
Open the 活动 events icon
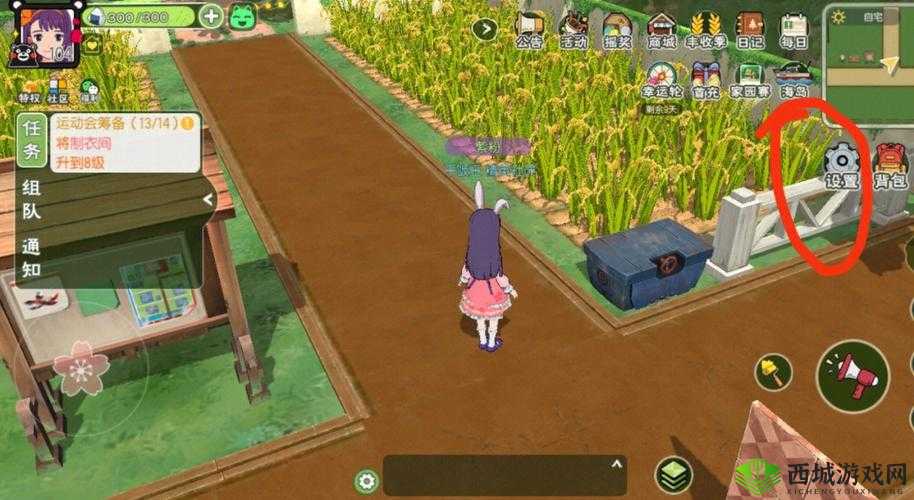point(573,29)
